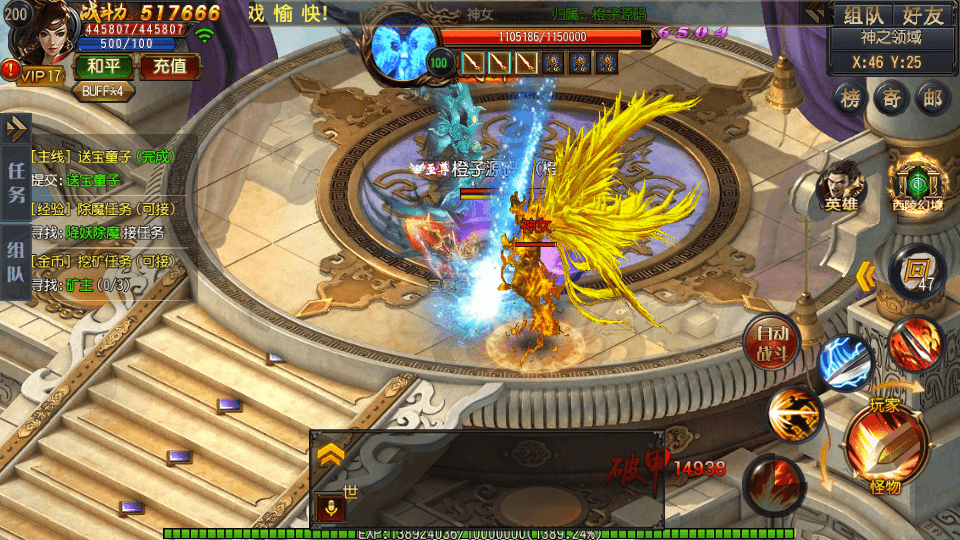Open the VIP17 privileges badge

click(38, 75)
